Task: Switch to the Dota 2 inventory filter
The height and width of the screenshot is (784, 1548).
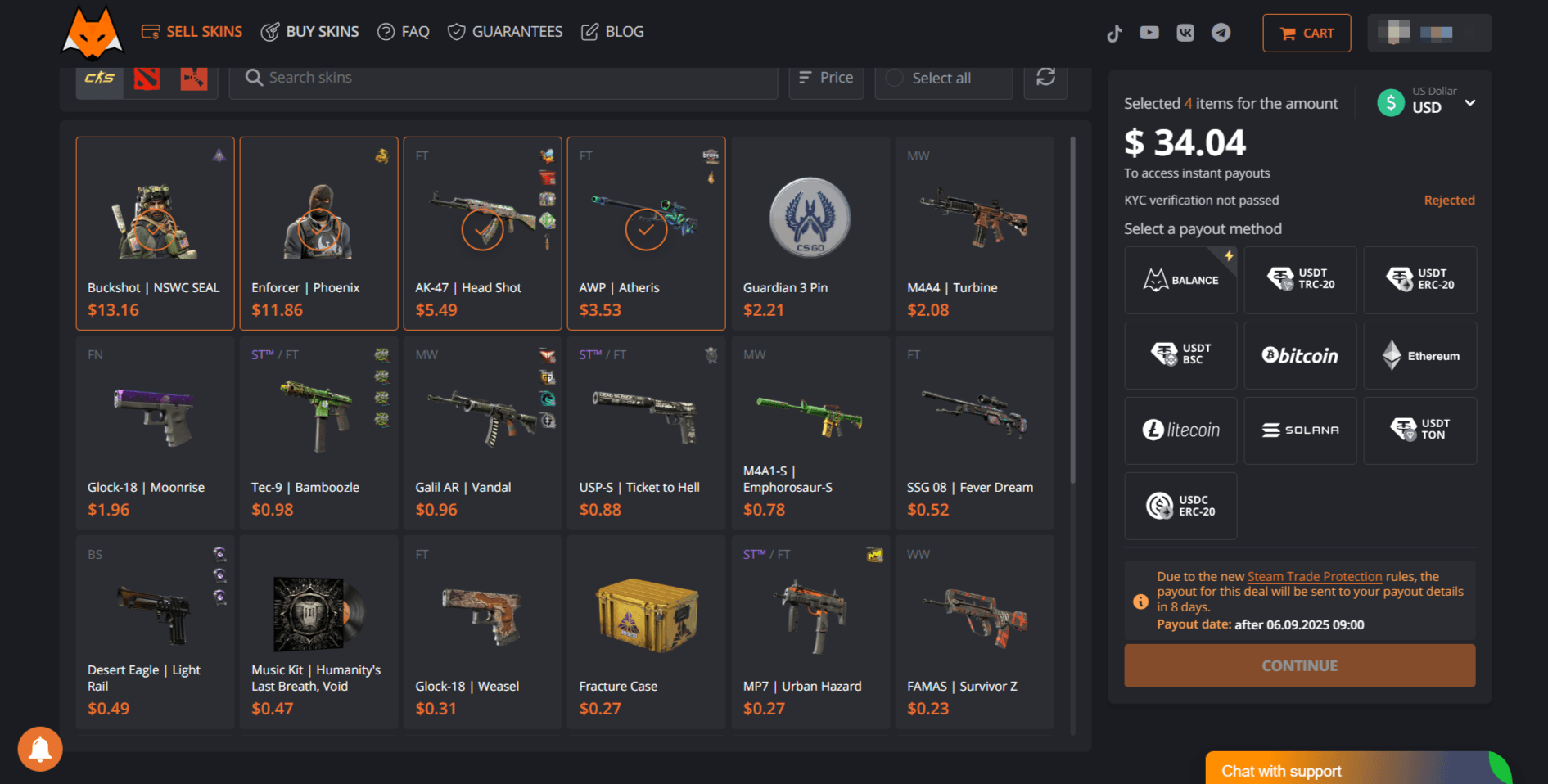Action: [x=146, y=77]
